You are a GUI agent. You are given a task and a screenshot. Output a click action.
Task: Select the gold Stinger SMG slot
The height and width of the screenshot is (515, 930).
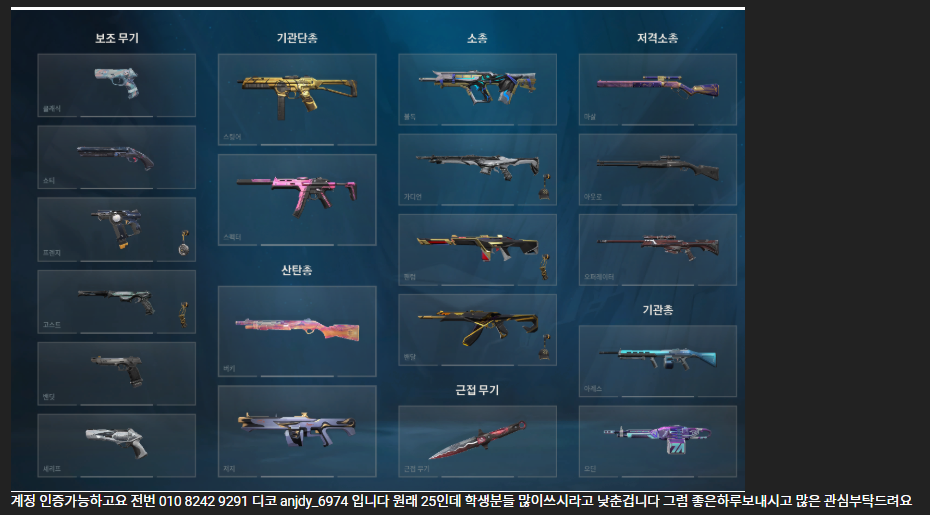pyautogui.click(x=297, y=99)
